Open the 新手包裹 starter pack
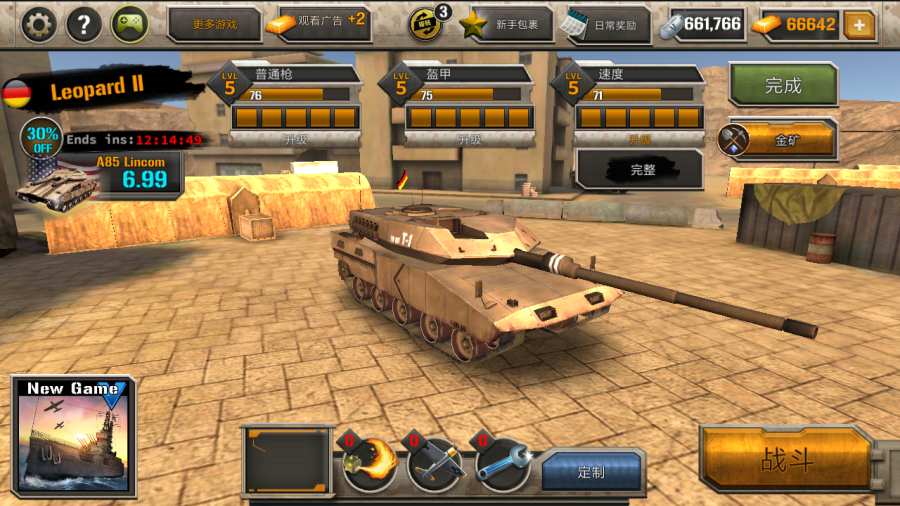This screenshot has height=506, width=900. pos(506,24)
